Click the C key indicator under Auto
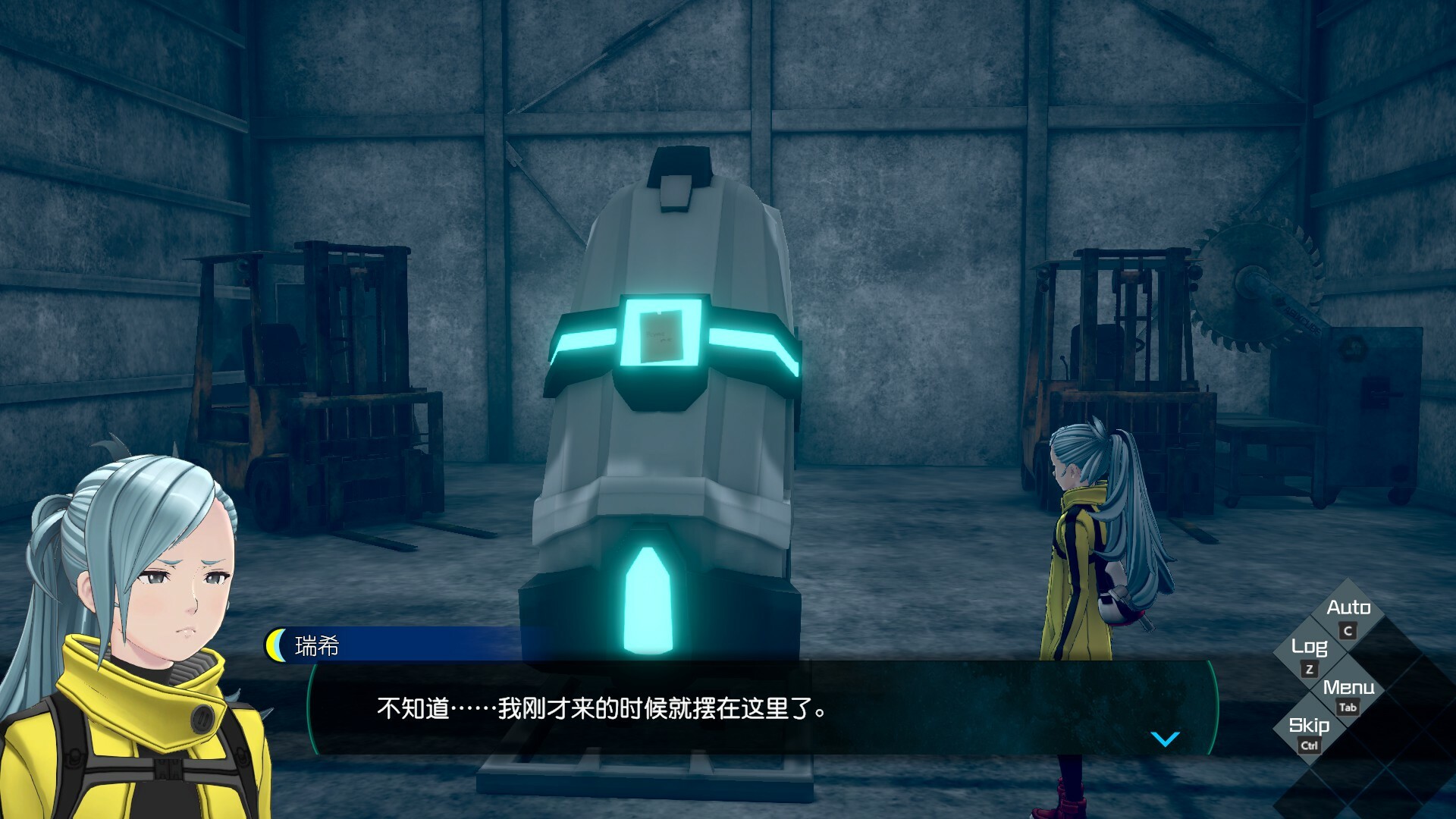 coord(1347,629)
